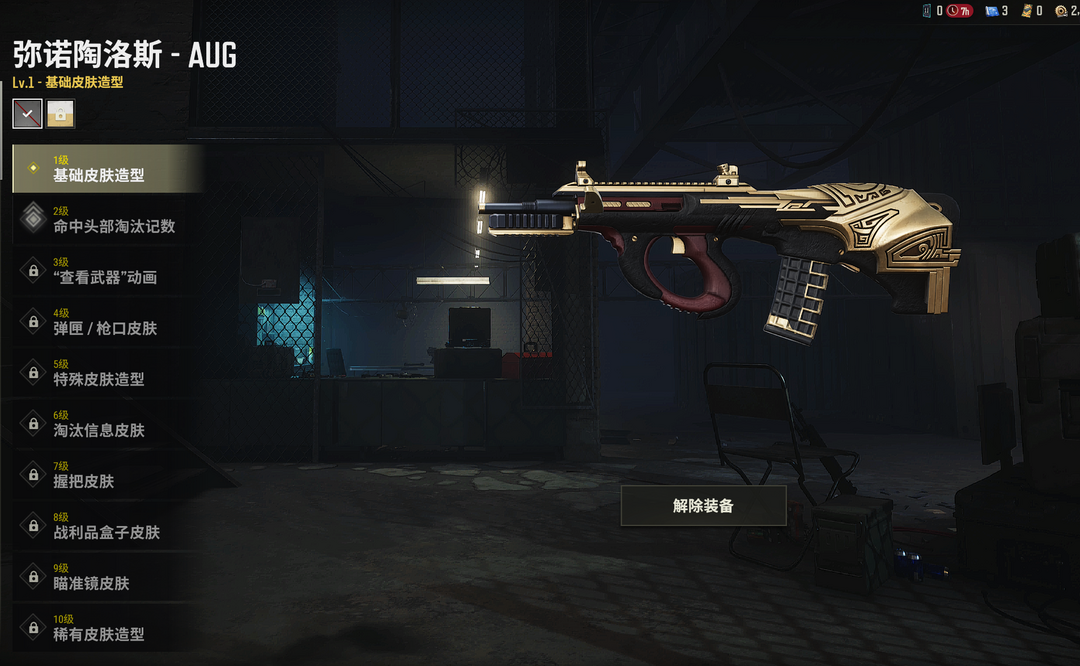The image size is (1080, 666).
Task: Click the blue blueprint currency icon
Action: tap(992, 11)
